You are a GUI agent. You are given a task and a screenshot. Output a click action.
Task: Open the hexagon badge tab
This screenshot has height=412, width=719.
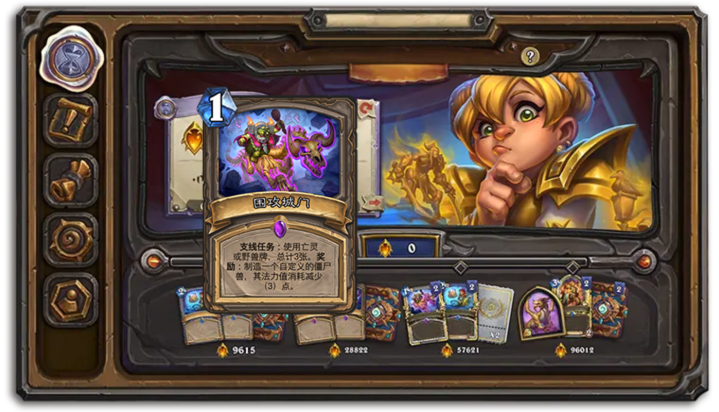71,299
